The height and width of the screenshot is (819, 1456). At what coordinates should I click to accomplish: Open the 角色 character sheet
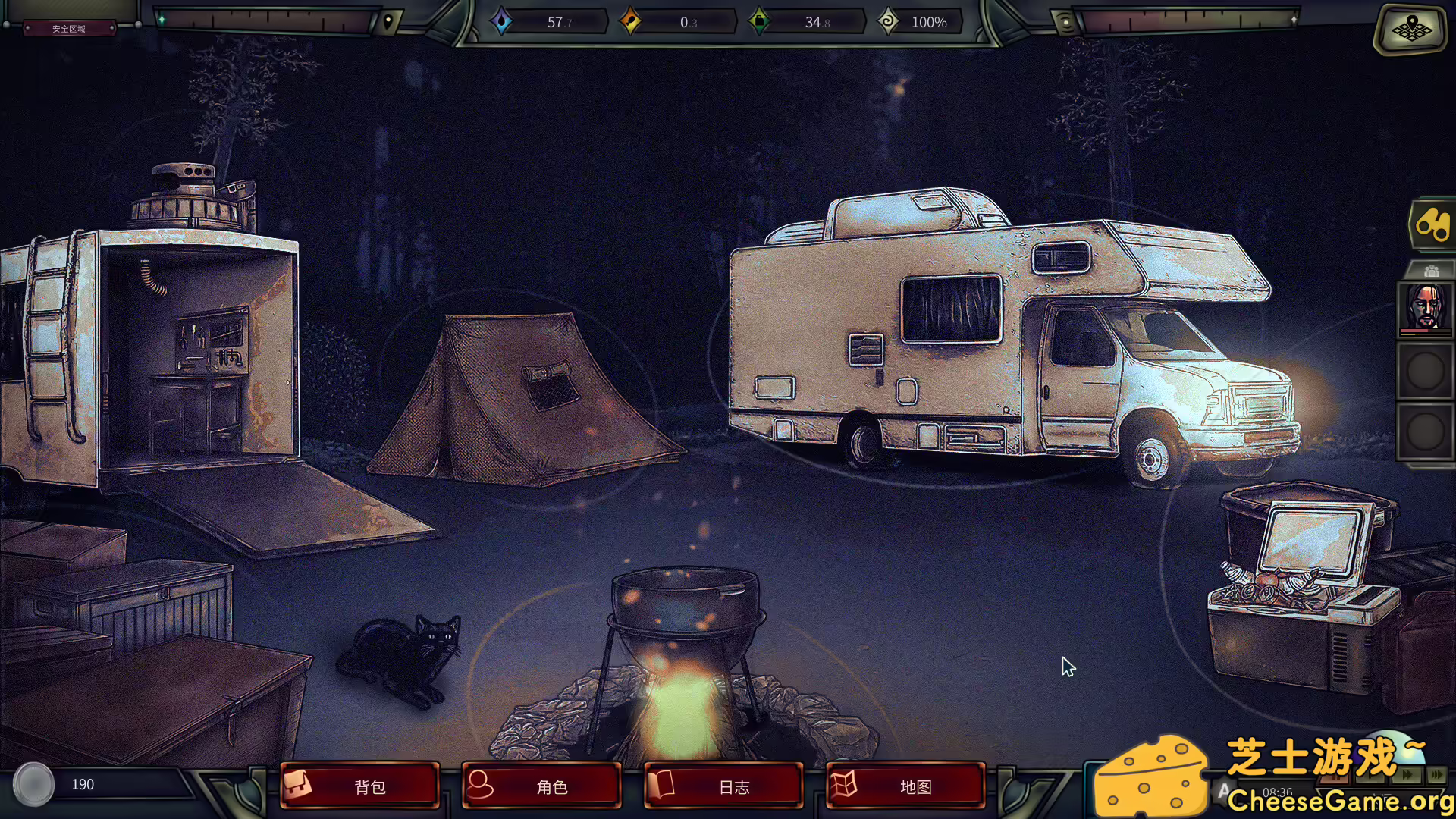pyautogui.click(x=541, y=786)
